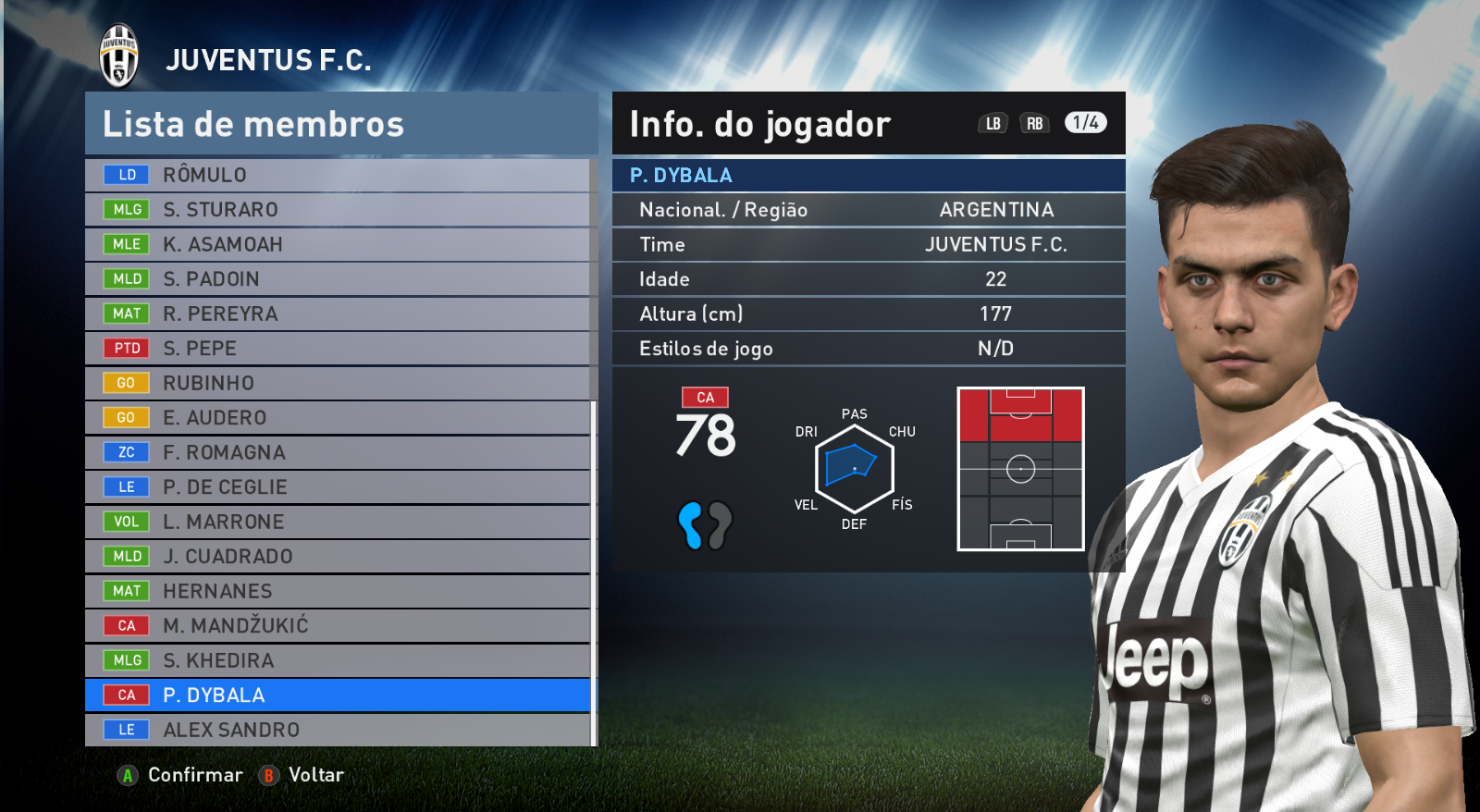Select Alex Sandro in the list
Screen dimensions: 1480x812
pyautogui.click(x=338, y=730)
